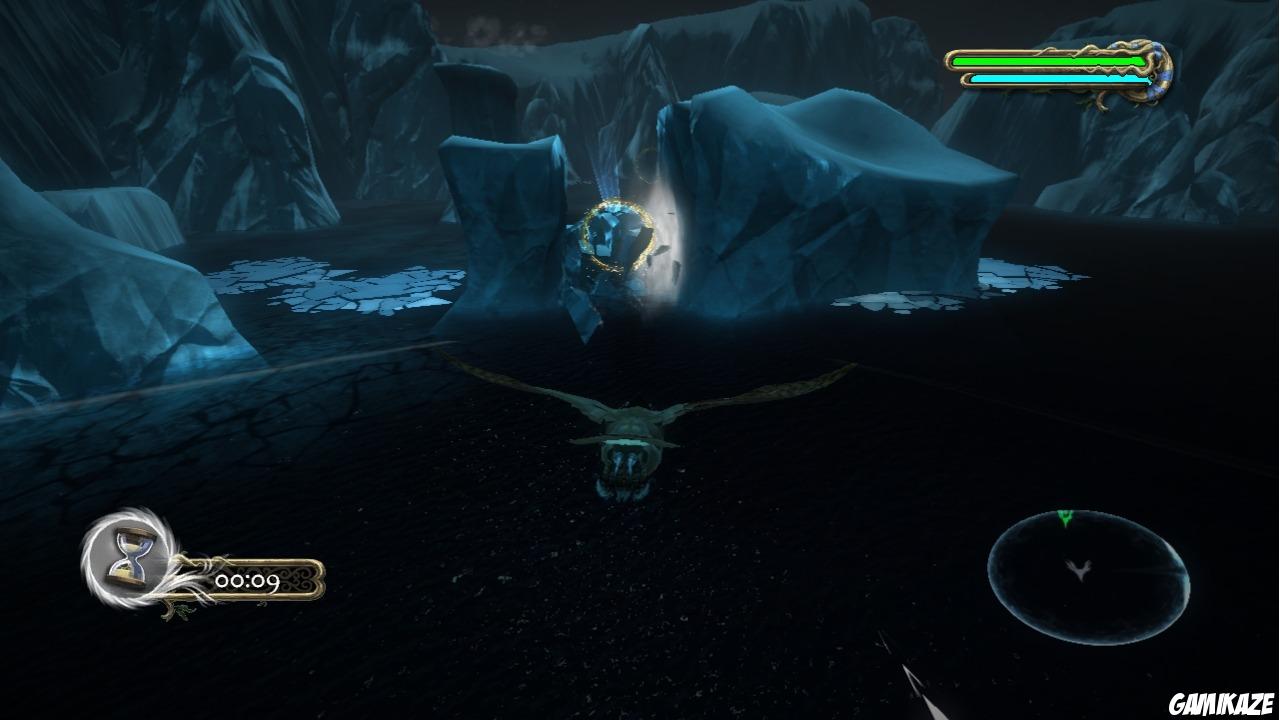Click the circular radar minimap
The width and height of the screenshot is (1280, 720).
(1088, 577)
